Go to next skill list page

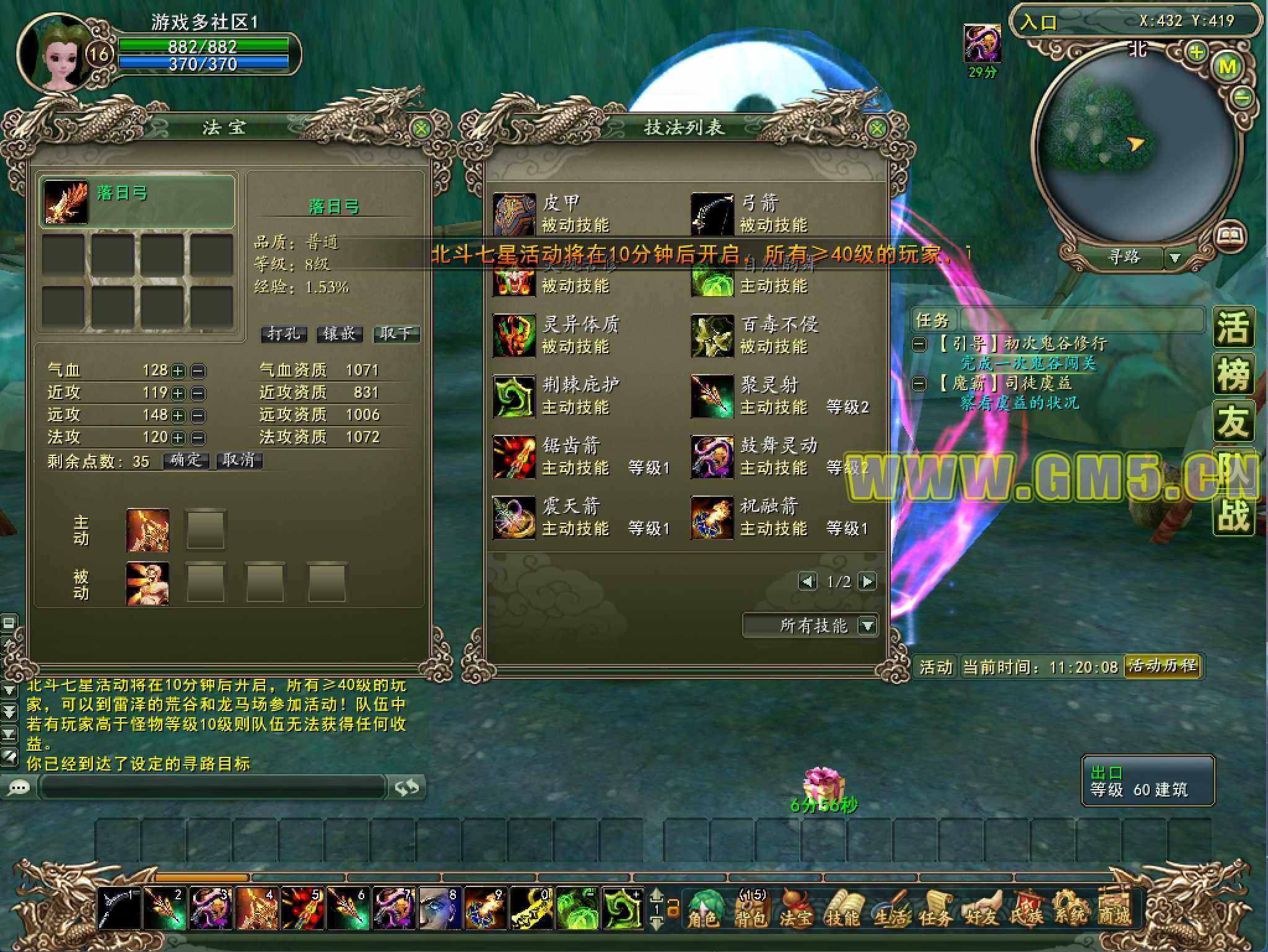coord(868,582)
